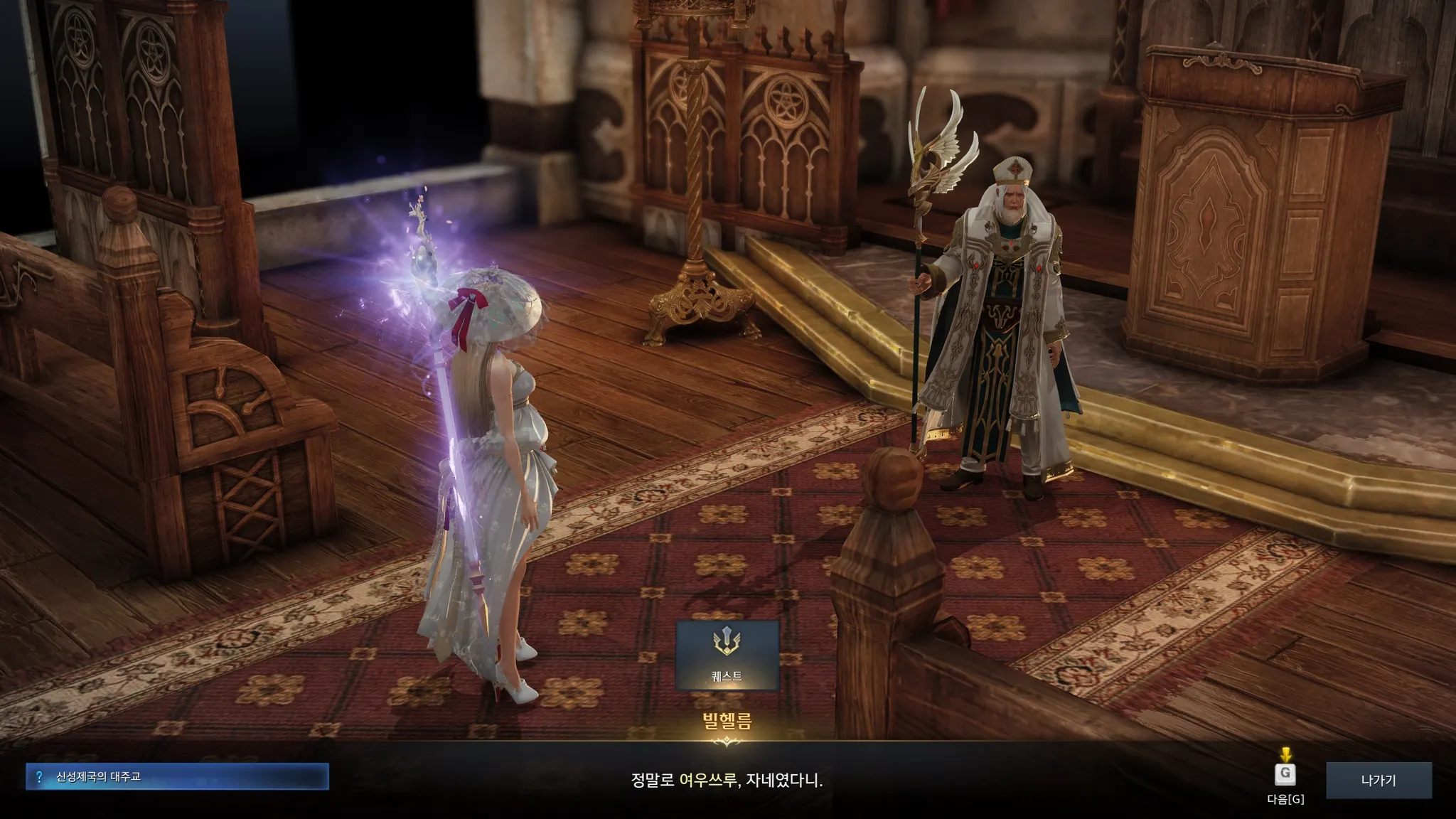Advance dialogue with the 다음 button

pyautogui.click(x=1285, y=775)
